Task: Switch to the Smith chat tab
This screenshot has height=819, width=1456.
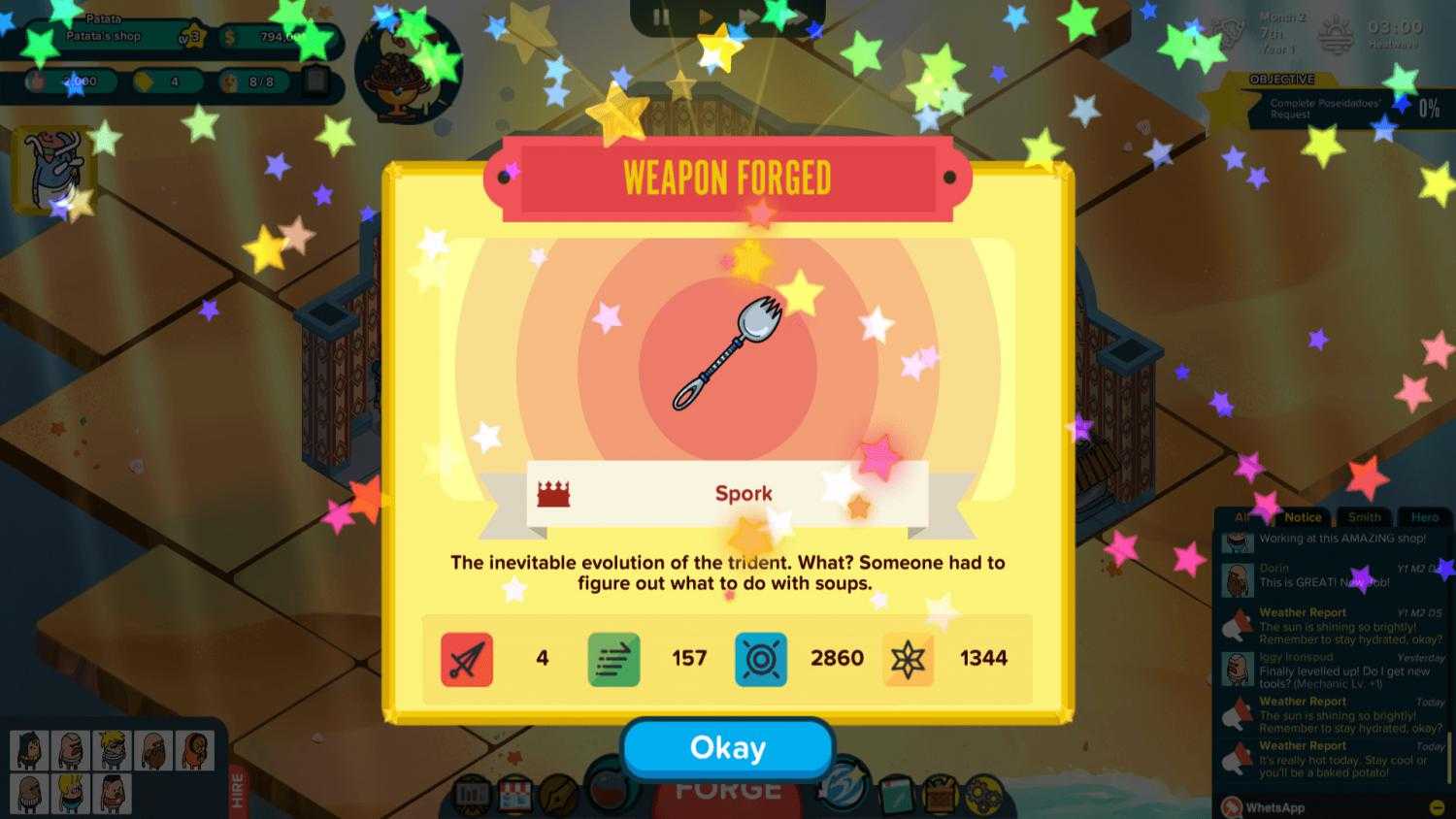Action: point(1364,517)
